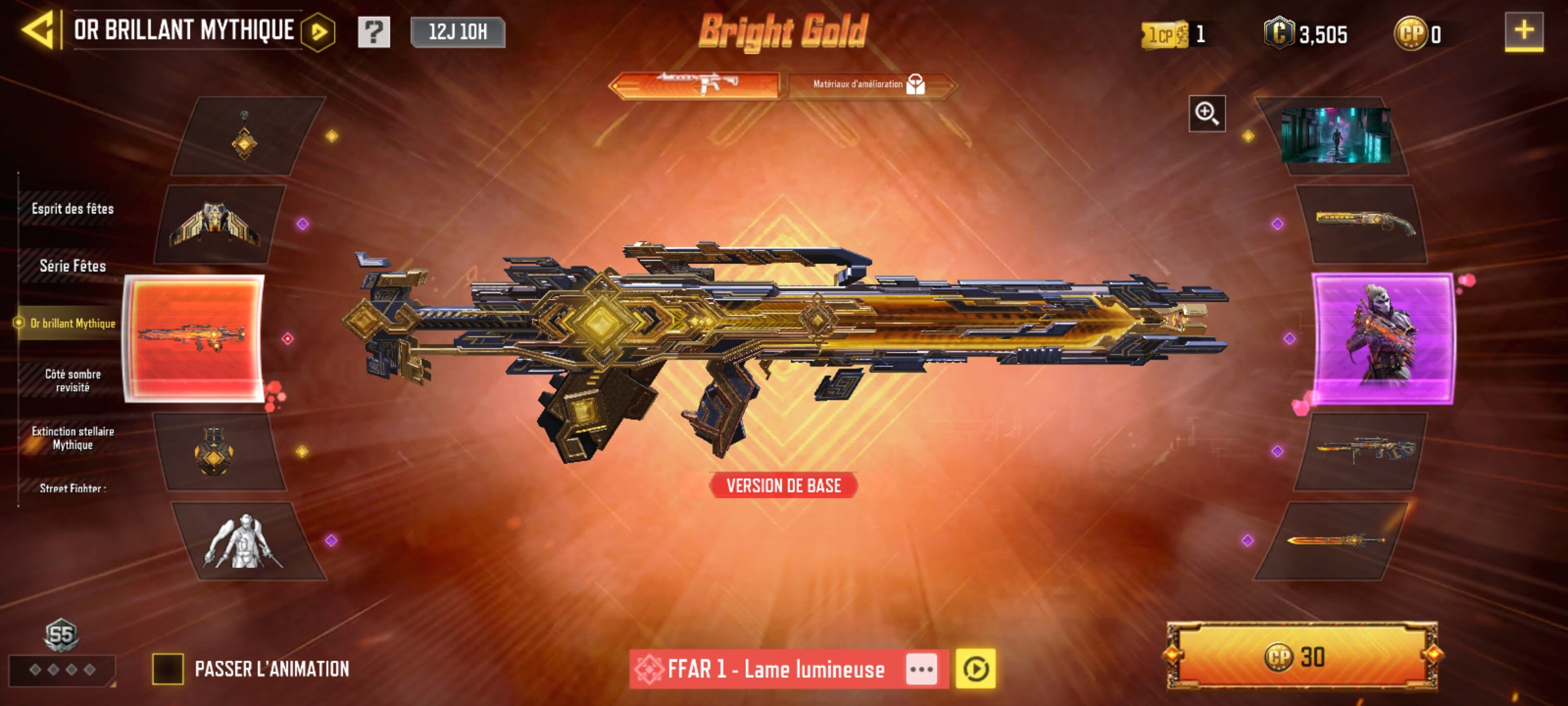
Task: Play the weapon preview animation
Action: pos(975,669)
